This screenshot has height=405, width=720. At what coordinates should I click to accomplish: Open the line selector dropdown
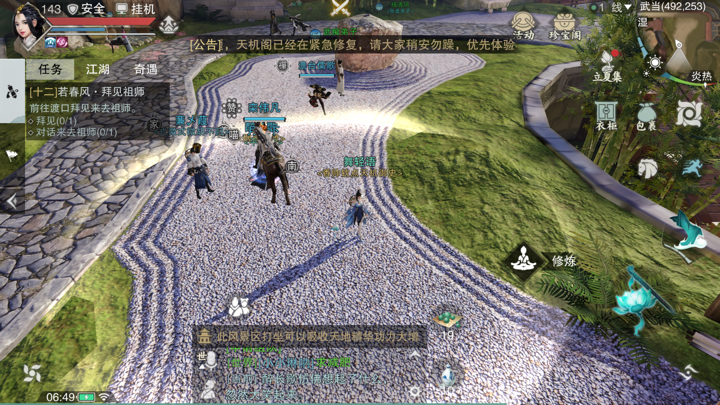pyautogui.click(x=620, y=7)
